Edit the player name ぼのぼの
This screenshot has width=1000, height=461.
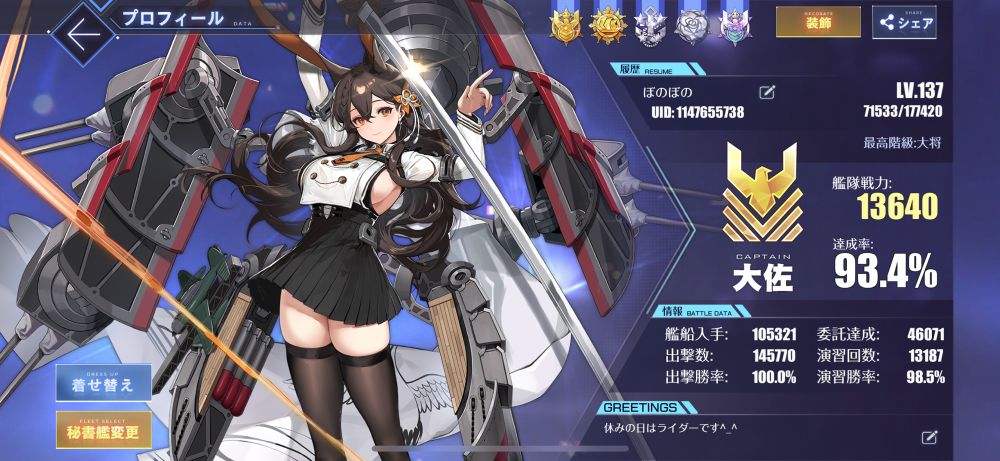point(767,93)
